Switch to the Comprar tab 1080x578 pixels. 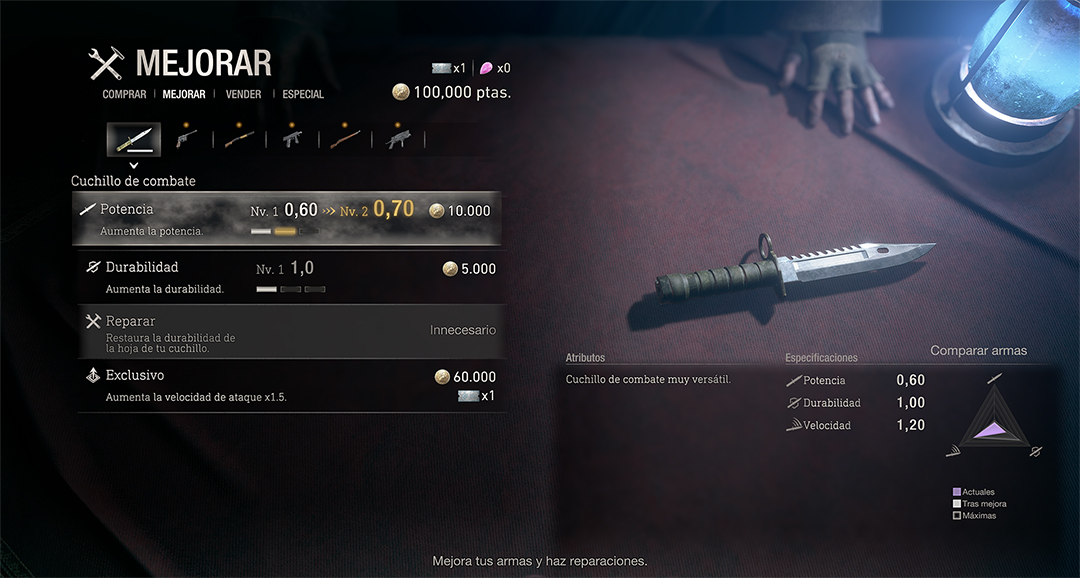124,95
